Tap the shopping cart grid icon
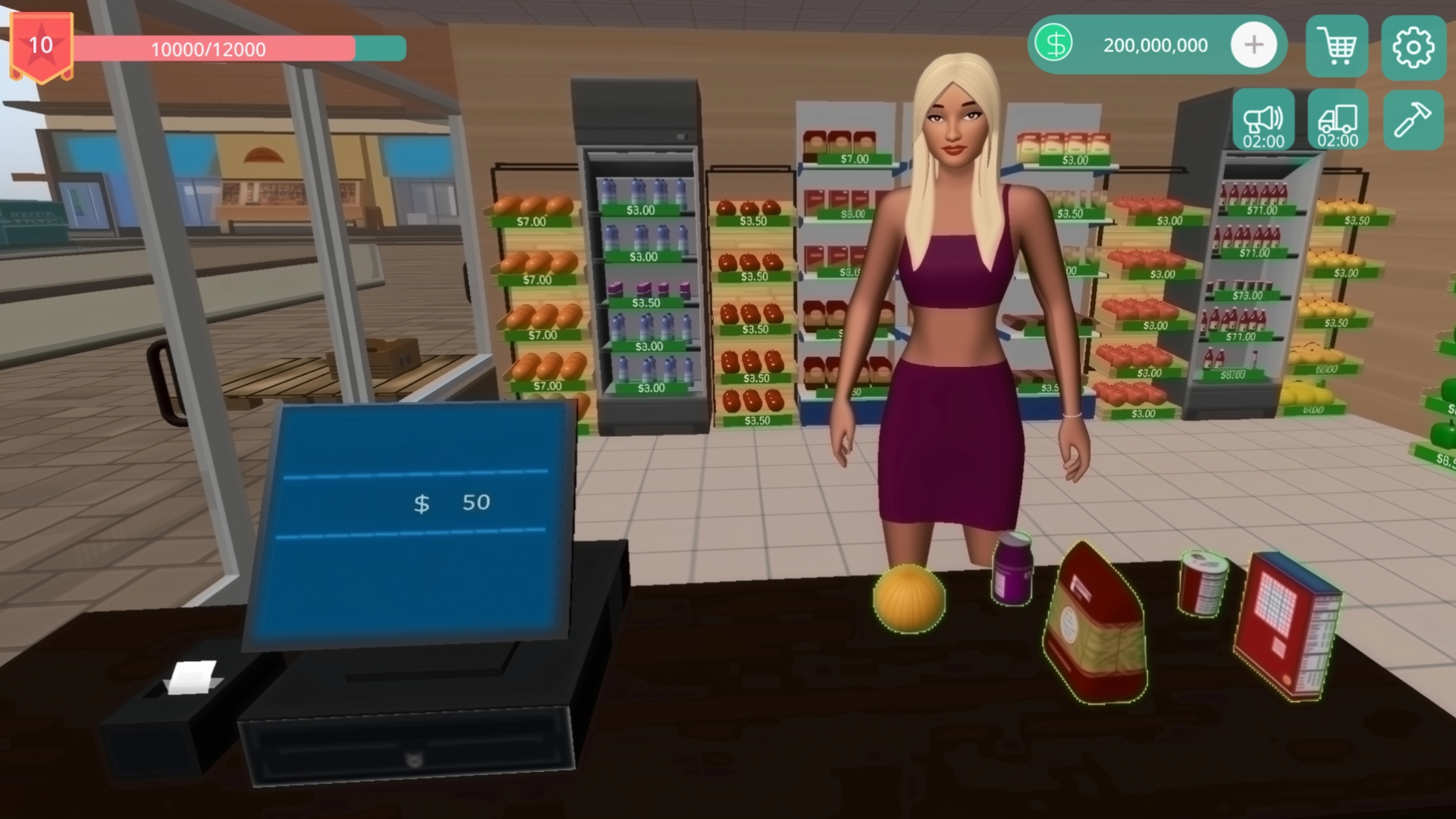Screen dimensions: 1456x819 (x=1336, y=47)
